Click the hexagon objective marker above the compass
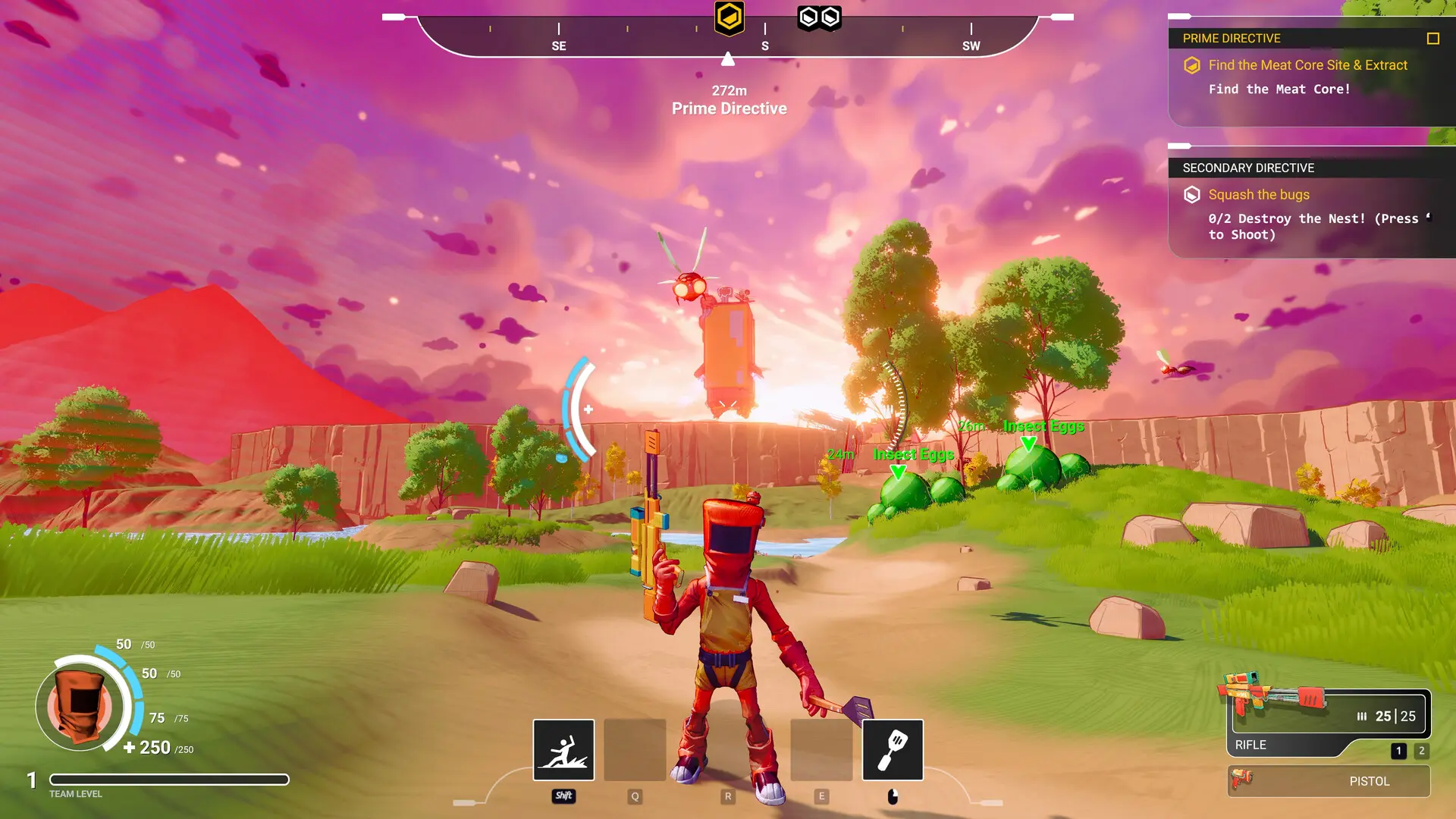Image resolution: width=1456 pixels, height=819 pixels. tap(727, 17)
